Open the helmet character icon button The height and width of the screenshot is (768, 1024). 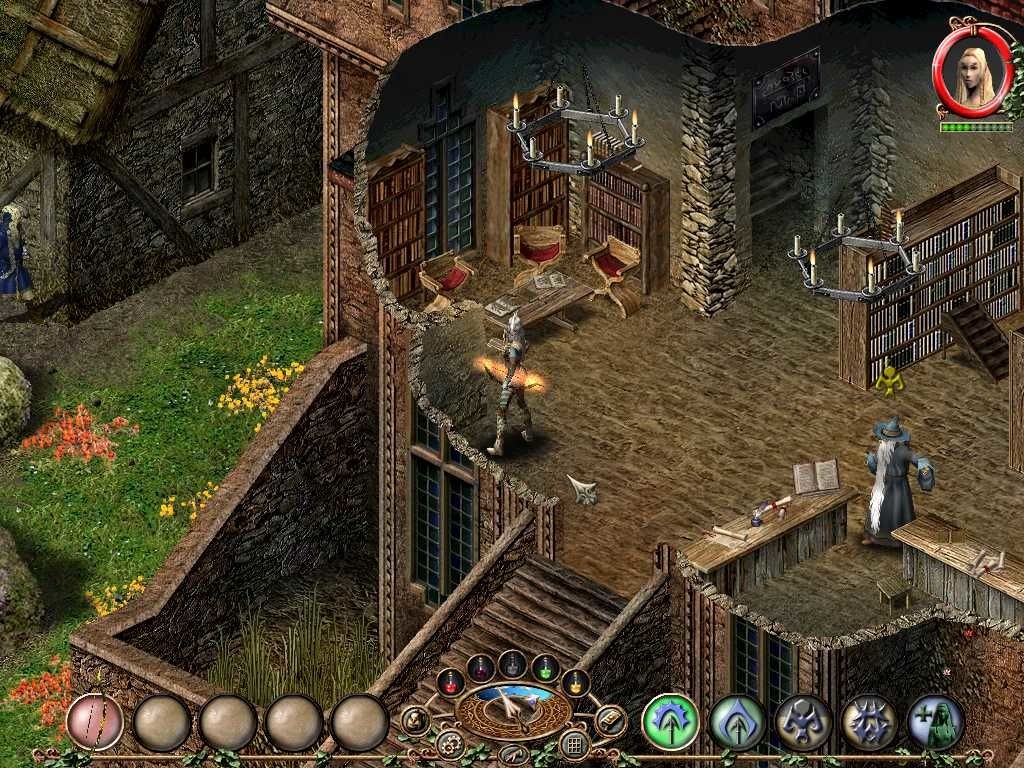[415, 720]
